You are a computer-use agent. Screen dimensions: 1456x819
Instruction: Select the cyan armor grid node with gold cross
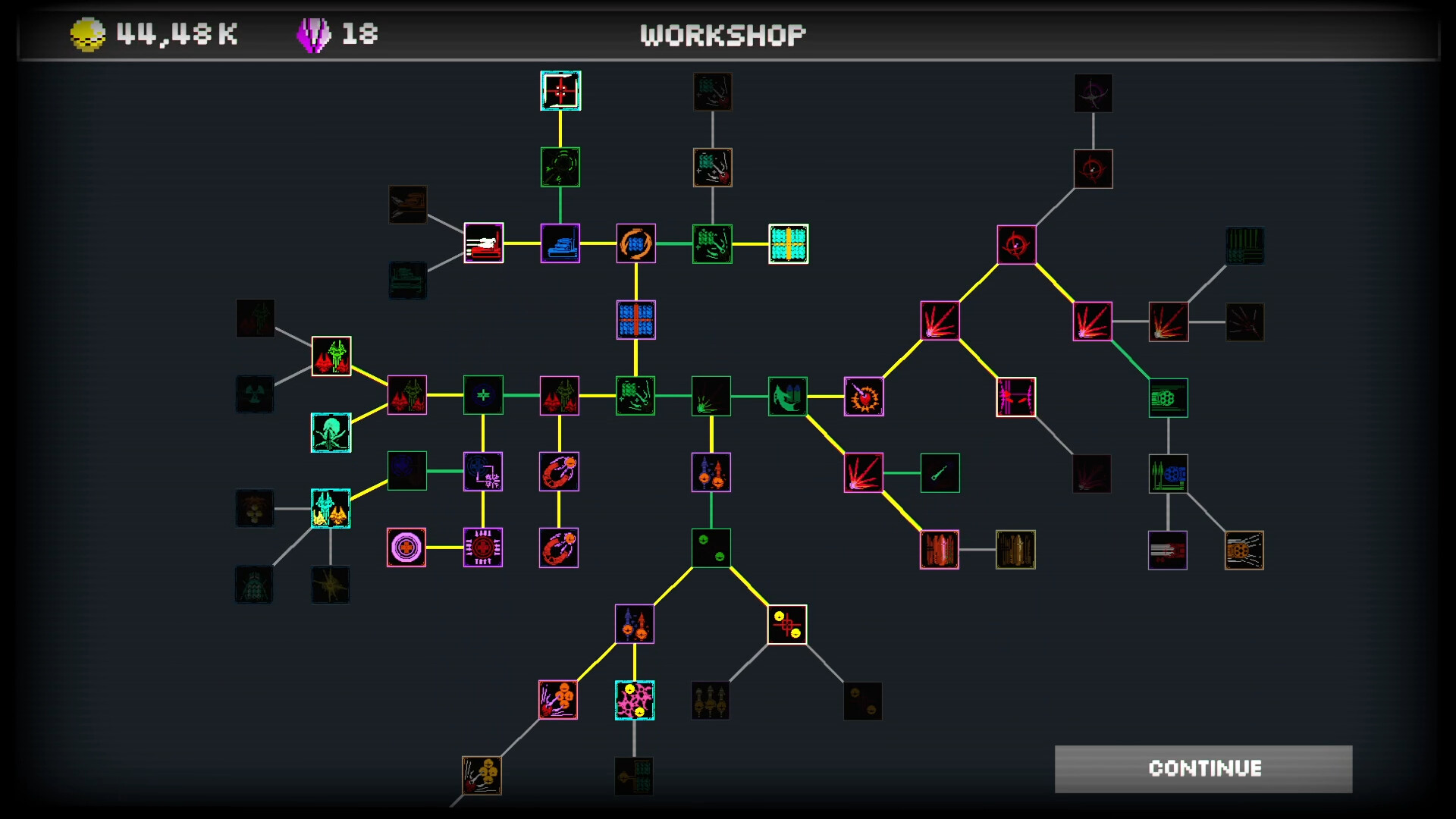789,244
